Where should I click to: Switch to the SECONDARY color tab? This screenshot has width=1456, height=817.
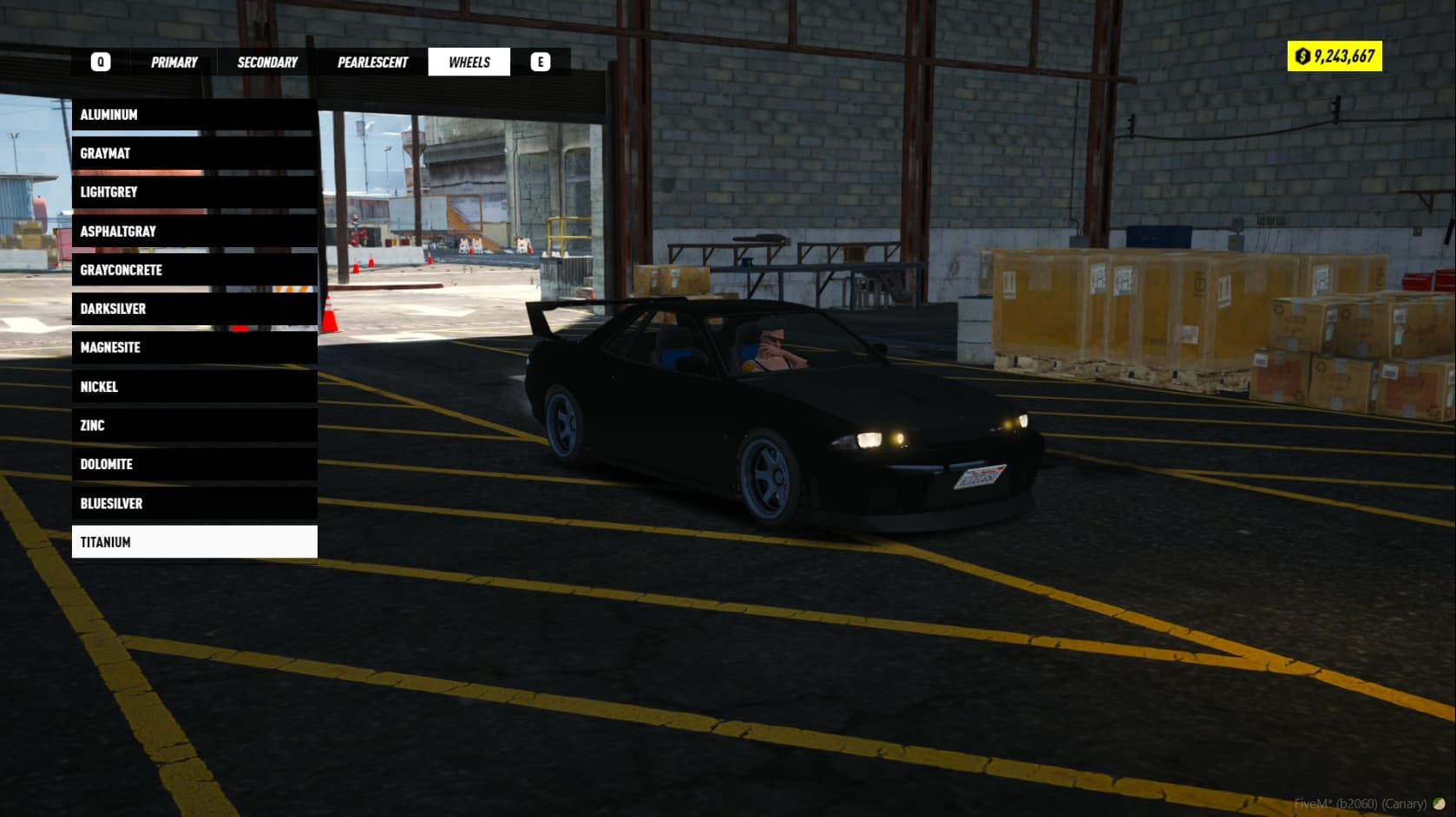tap(265, 62)
